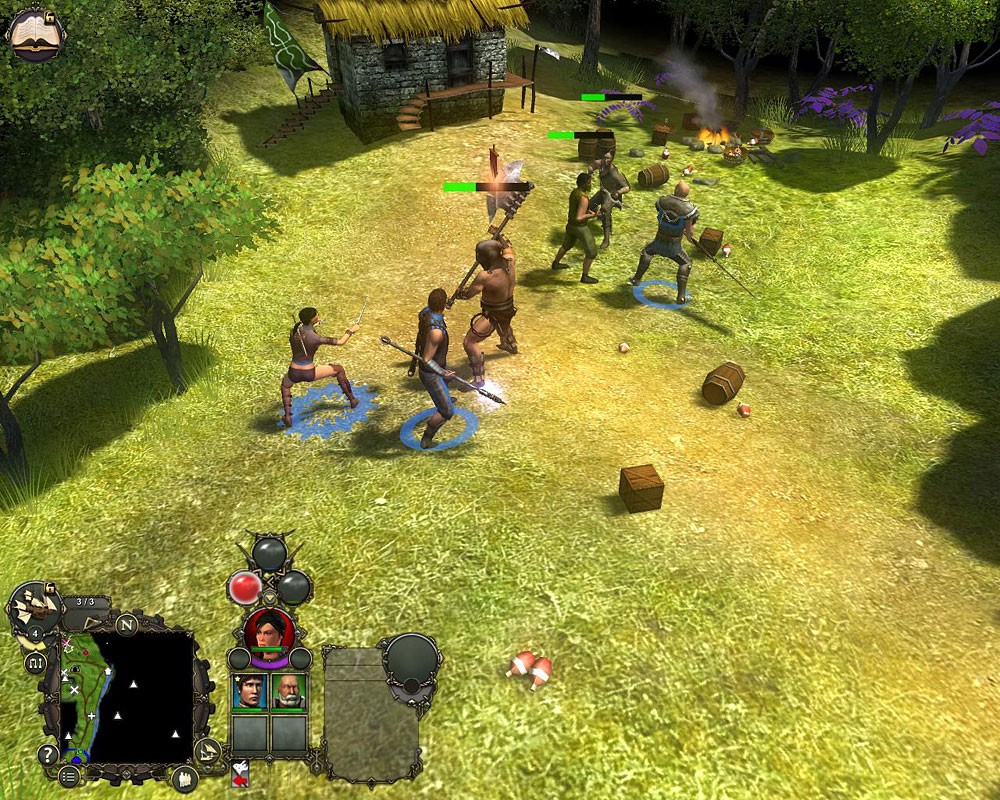Click the group figures button by minimap
The image size is (1000, 800).
[x=185, y=778]
